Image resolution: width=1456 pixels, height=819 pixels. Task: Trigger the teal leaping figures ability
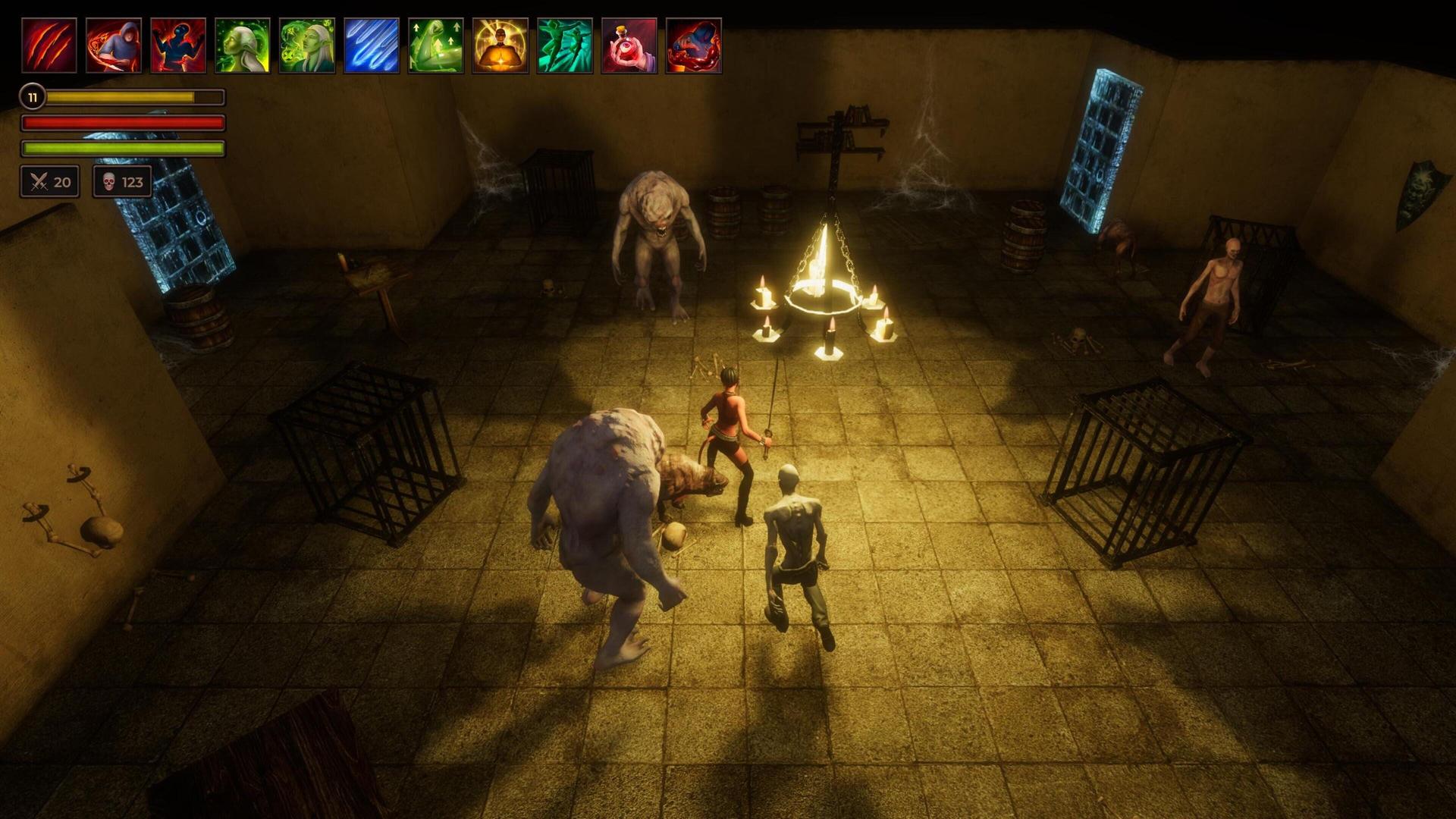[x=565, y=45]
